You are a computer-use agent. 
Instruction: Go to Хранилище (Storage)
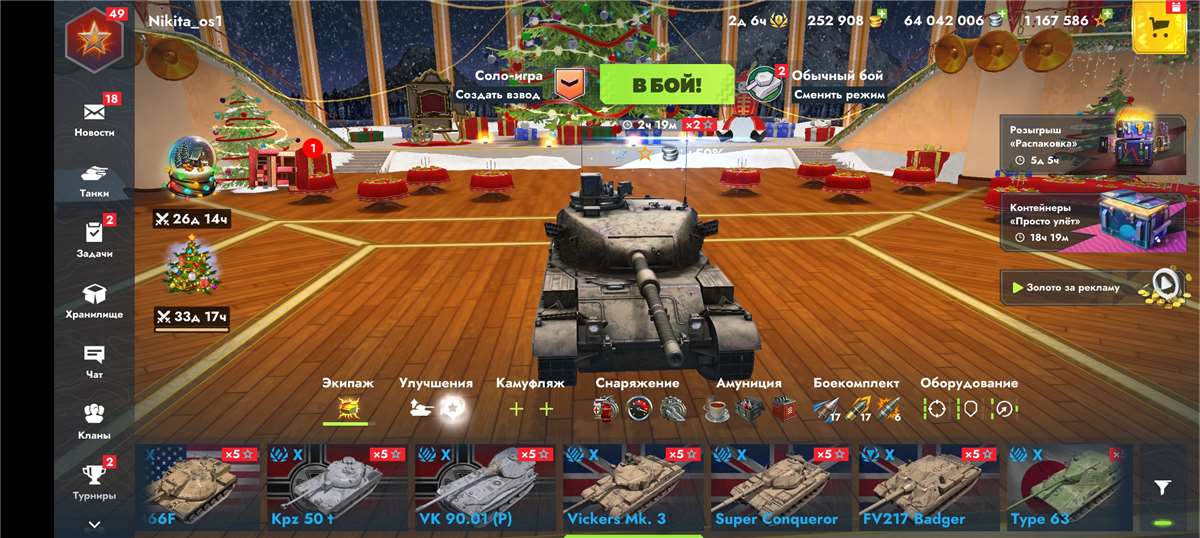pos(94,300)
